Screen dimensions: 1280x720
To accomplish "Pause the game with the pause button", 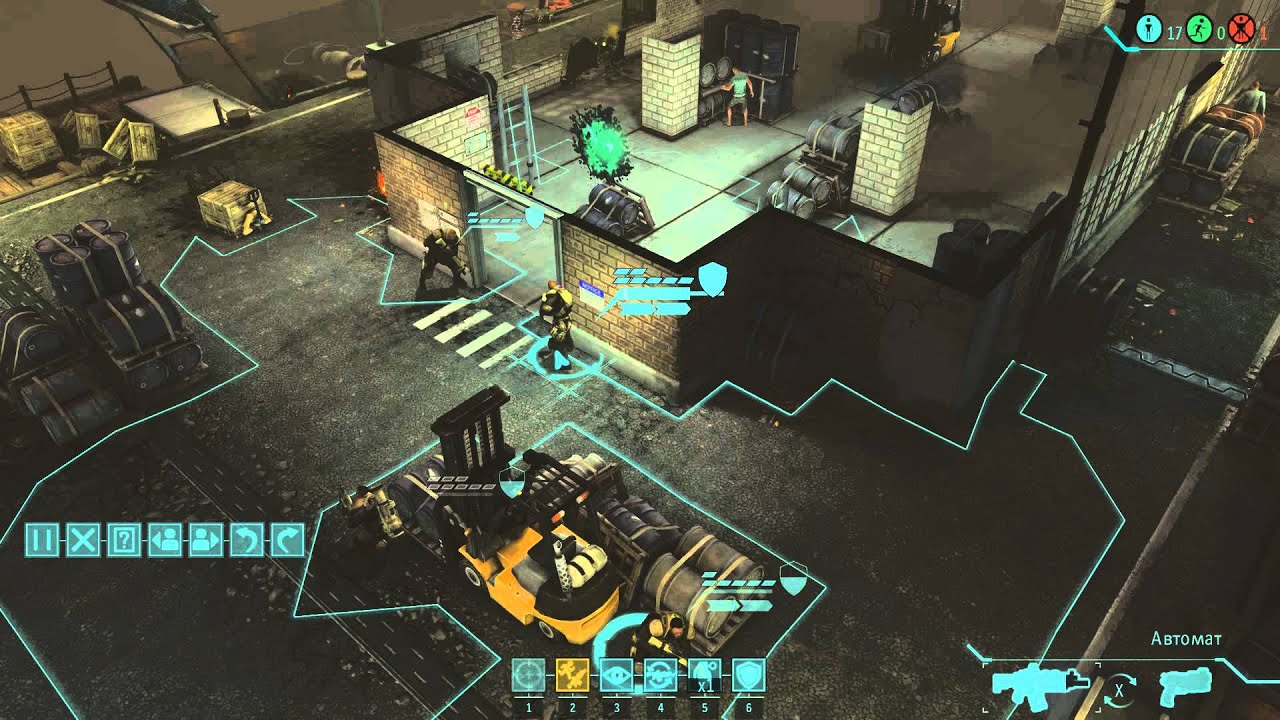I will 42,540.
